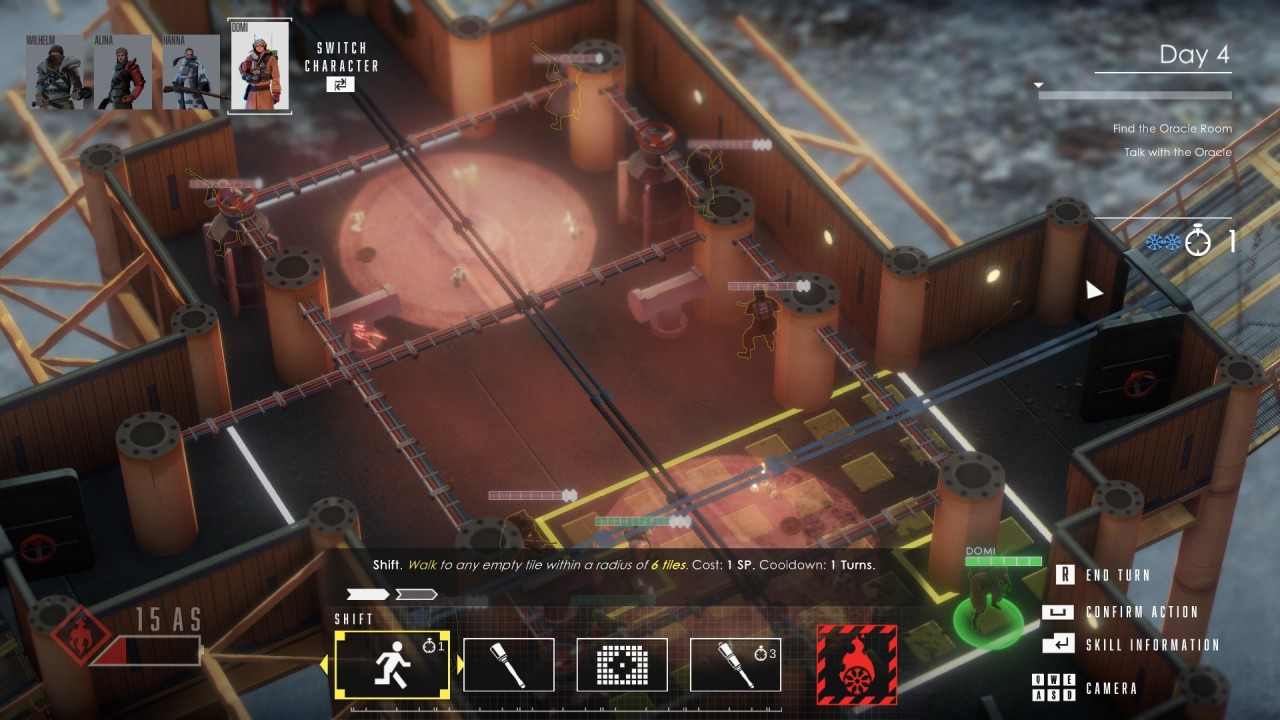Click Domi's highlighted portrait

(x=258, y=67)
